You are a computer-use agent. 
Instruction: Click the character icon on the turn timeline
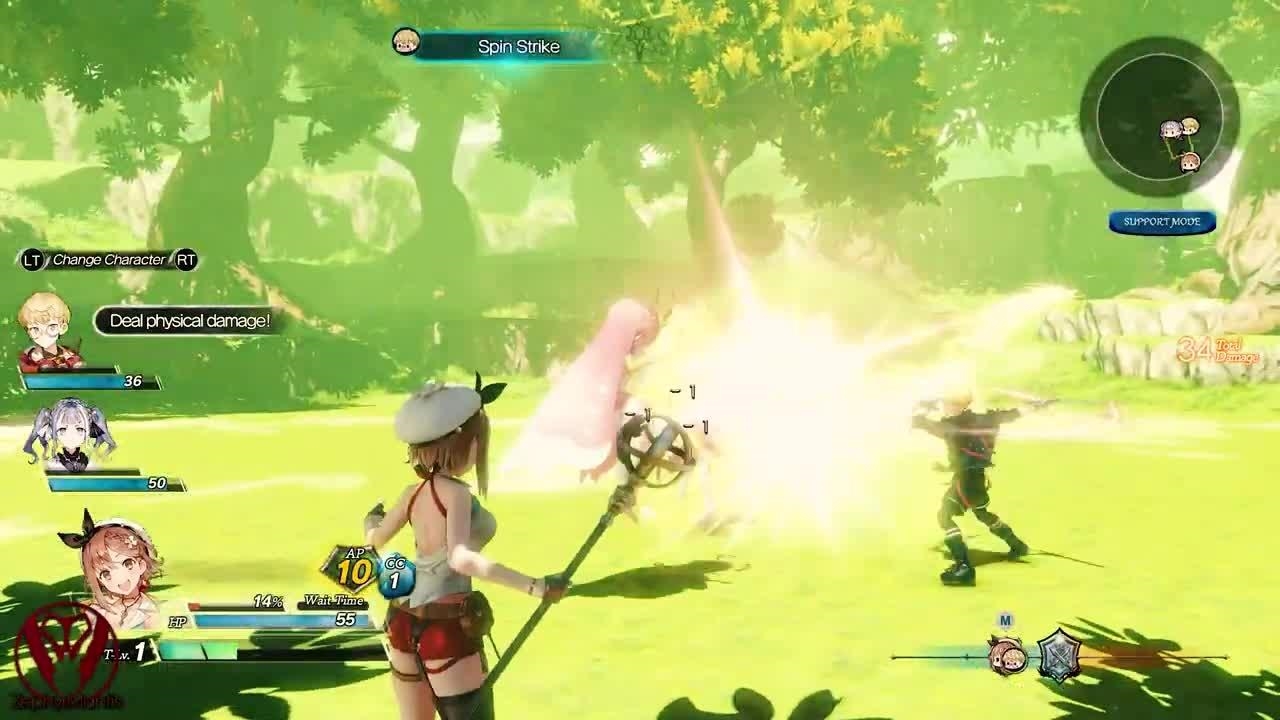tap(1007, 656)
